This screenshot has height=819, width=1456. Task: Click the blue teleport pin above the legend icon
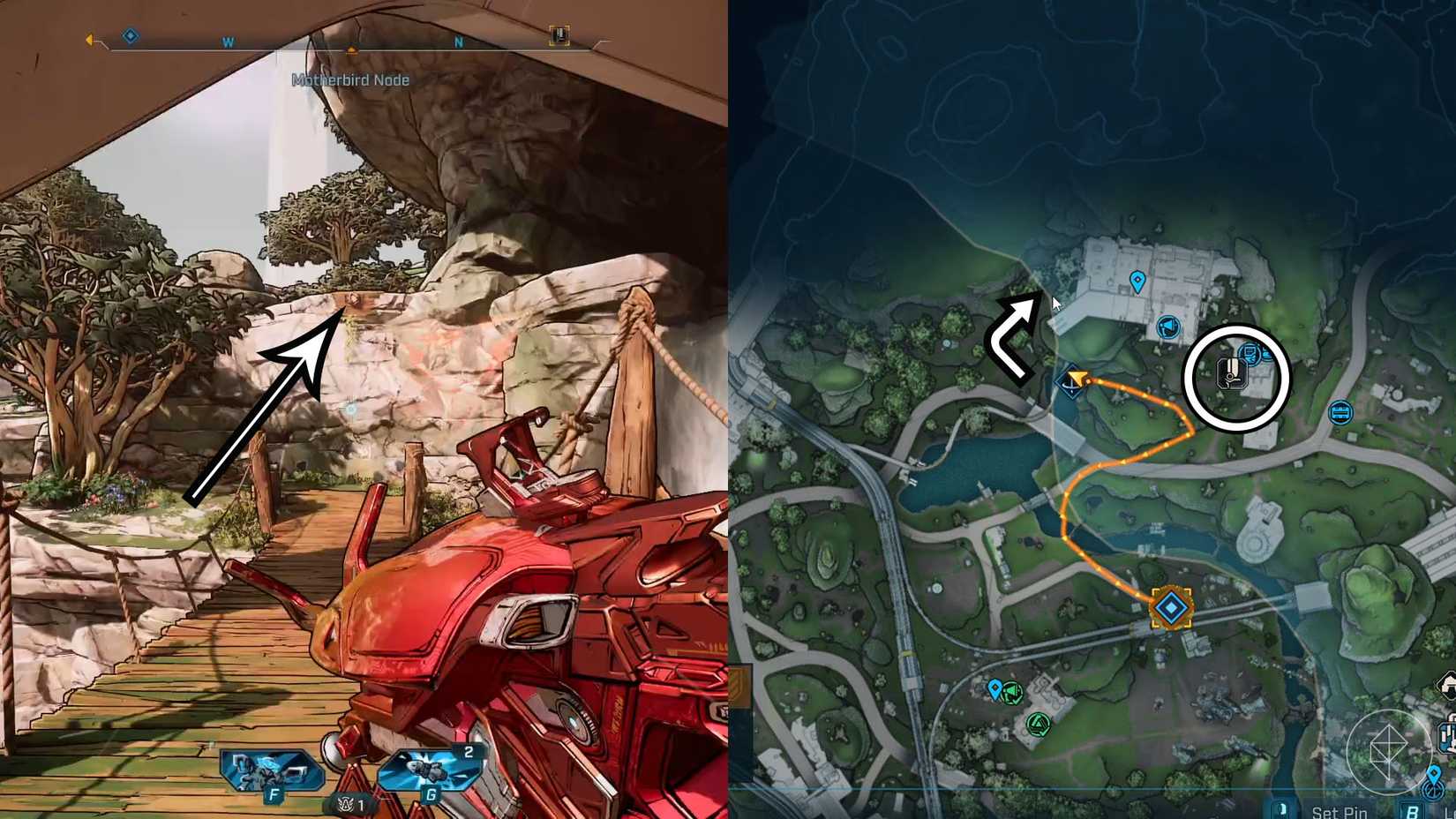click(1434, 773)
